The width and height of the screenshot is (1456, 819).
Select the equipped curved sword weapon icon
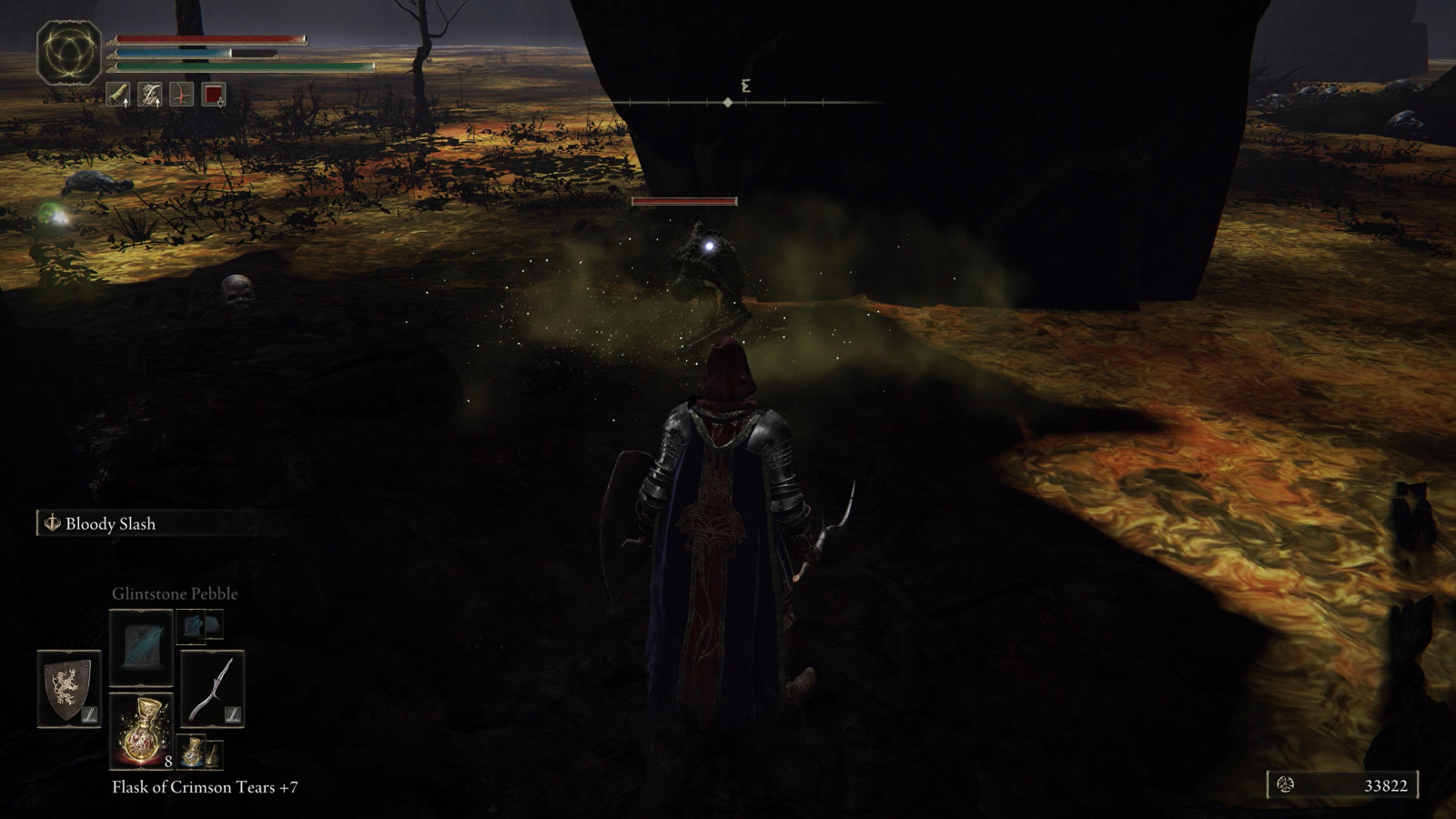[x=212, y=690]
